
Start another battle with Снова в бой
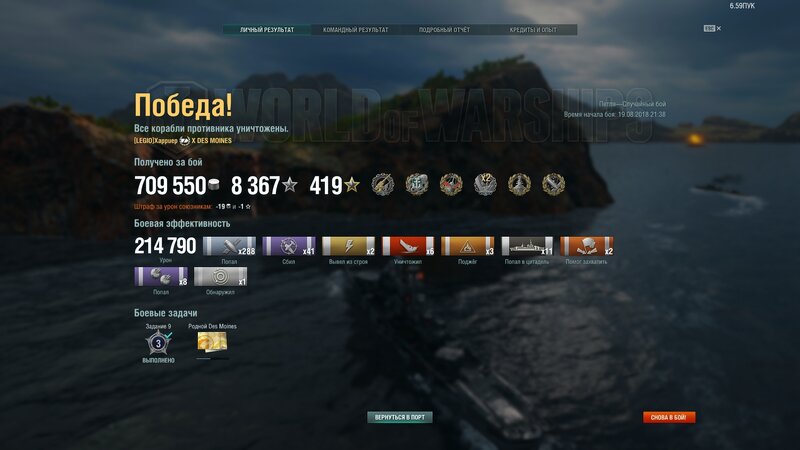669,417
